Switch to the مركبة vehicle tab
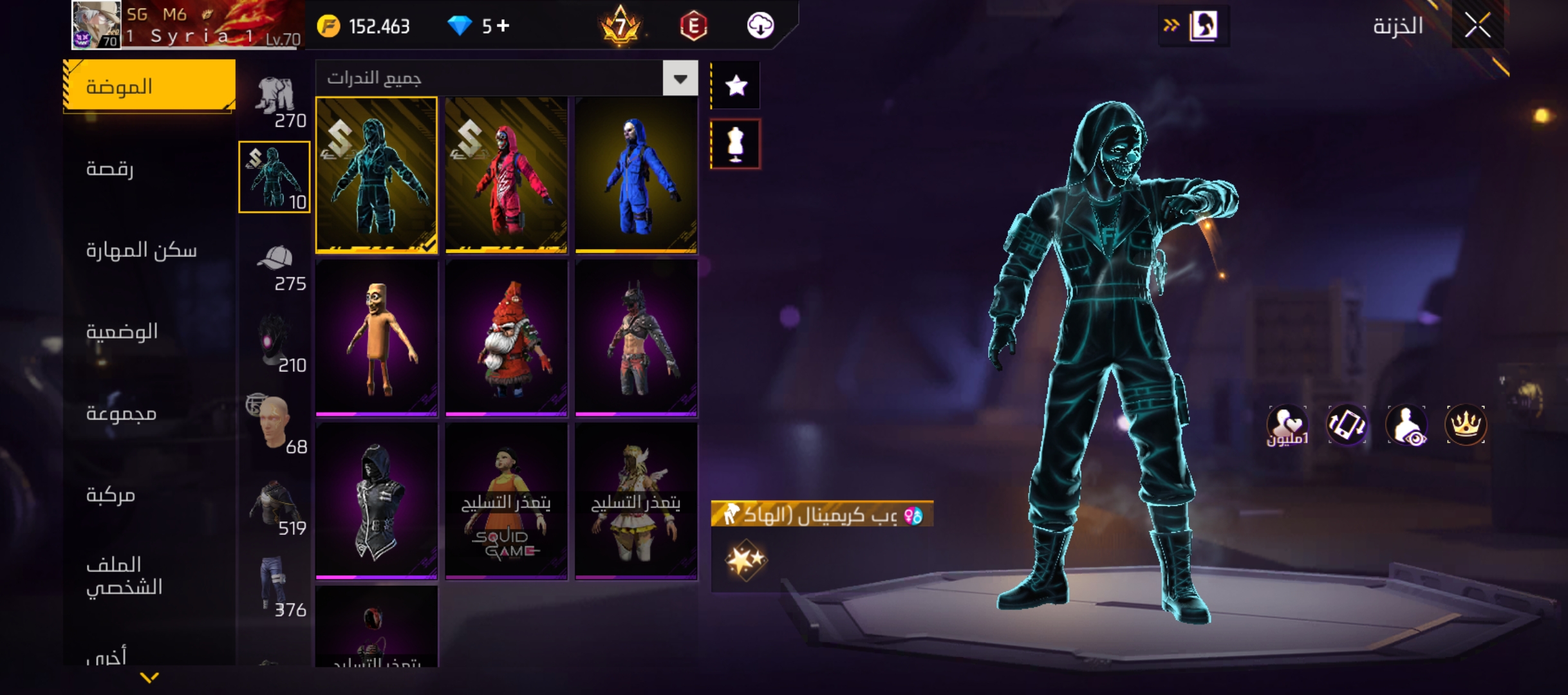Viewport: 1568px width, 695px height. click(x=111, y=495)
